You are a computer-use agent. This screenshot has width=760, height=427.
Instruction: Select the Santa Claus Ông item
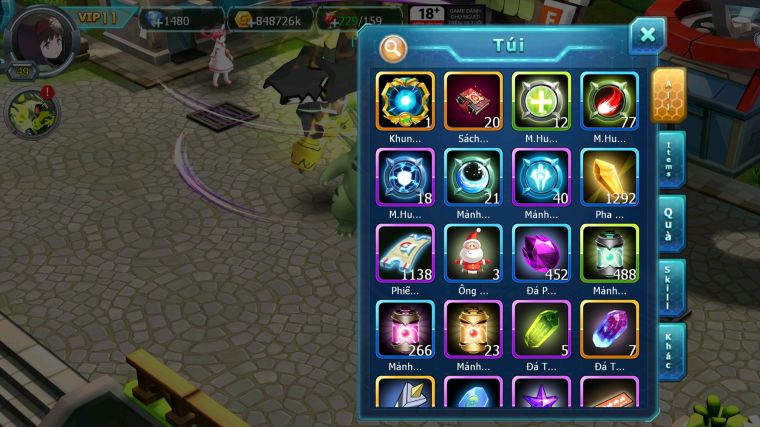[x=473, y=253]
